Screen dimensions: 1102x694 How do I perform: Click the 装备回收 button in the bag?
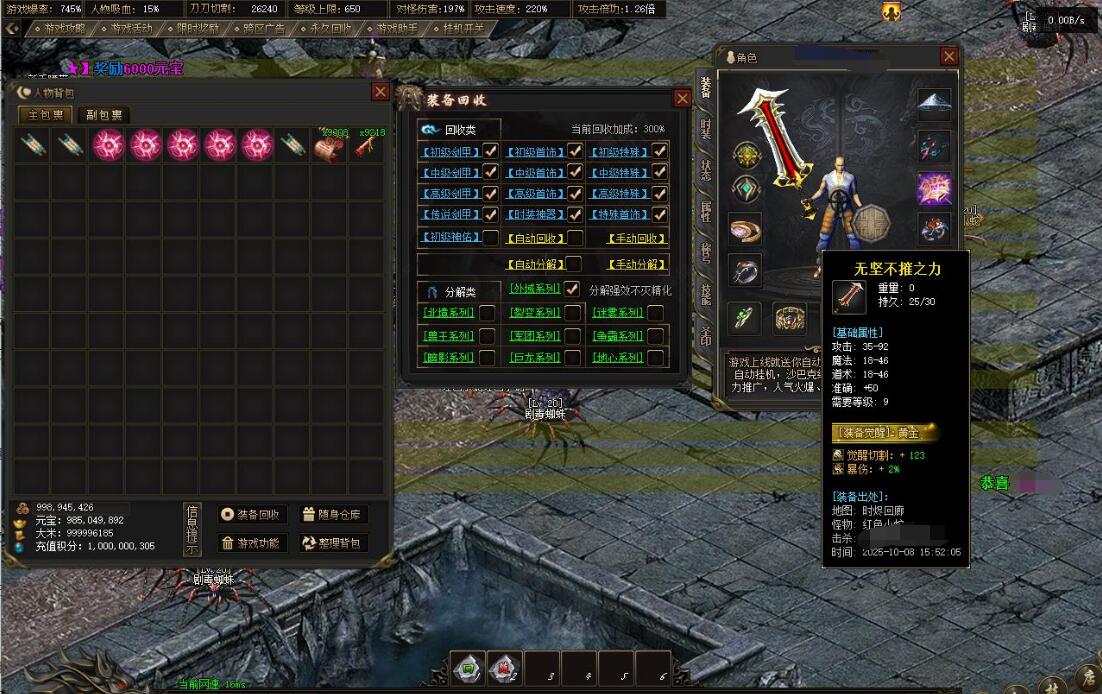pyautogui.click(x=253, y=515)
